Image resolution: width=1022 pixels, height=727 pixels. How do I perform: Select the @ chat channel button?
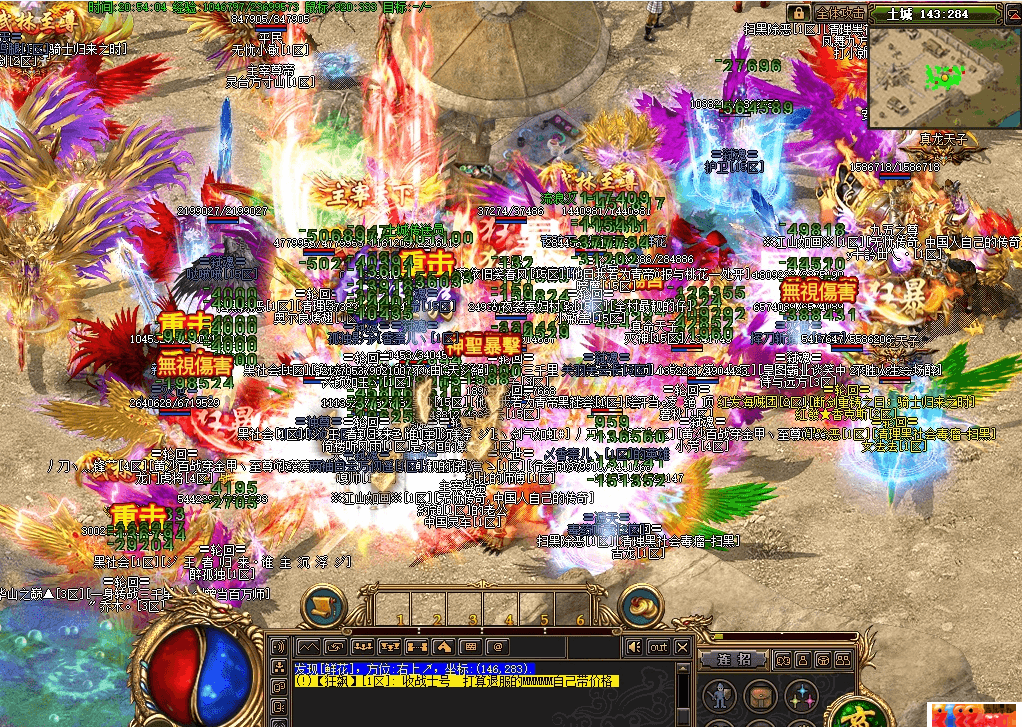click(495, 647)
